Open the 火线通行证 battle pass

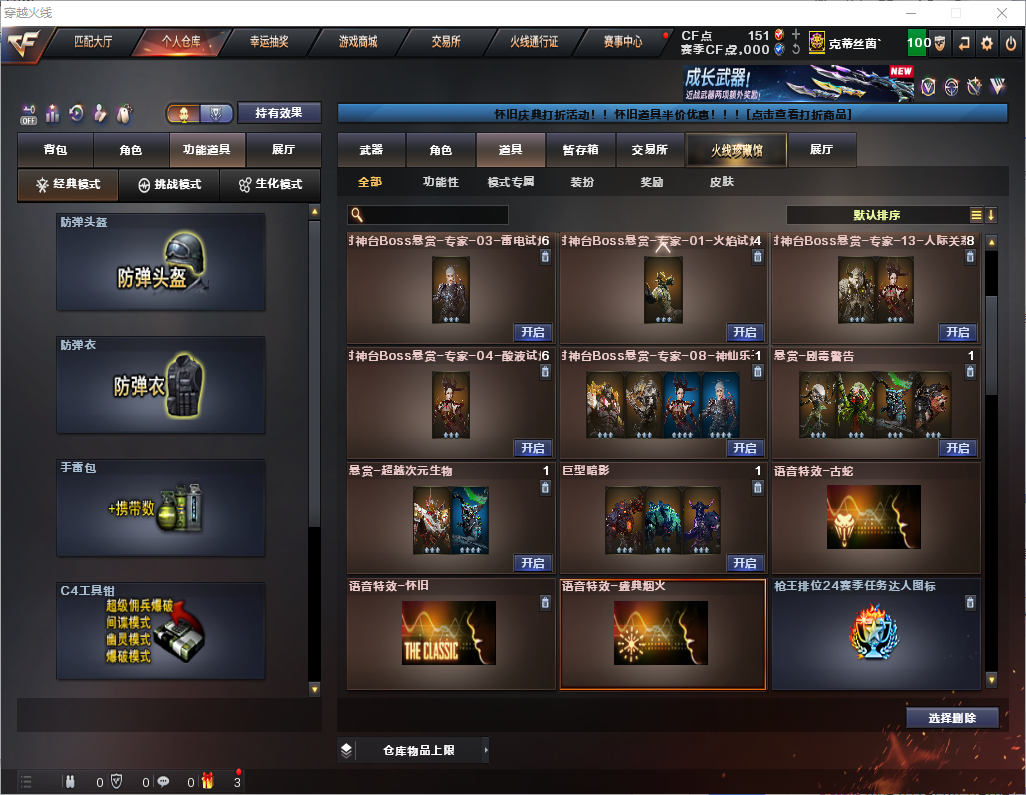click(534, 42)
